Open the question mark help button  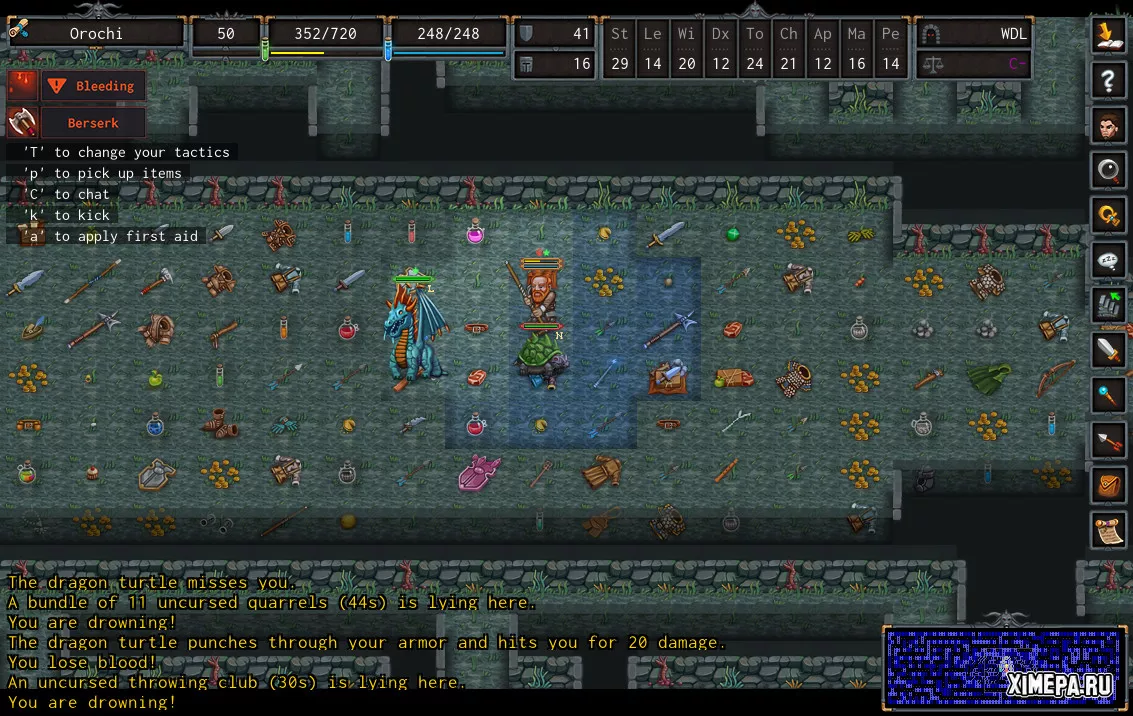pos(1108,81)
